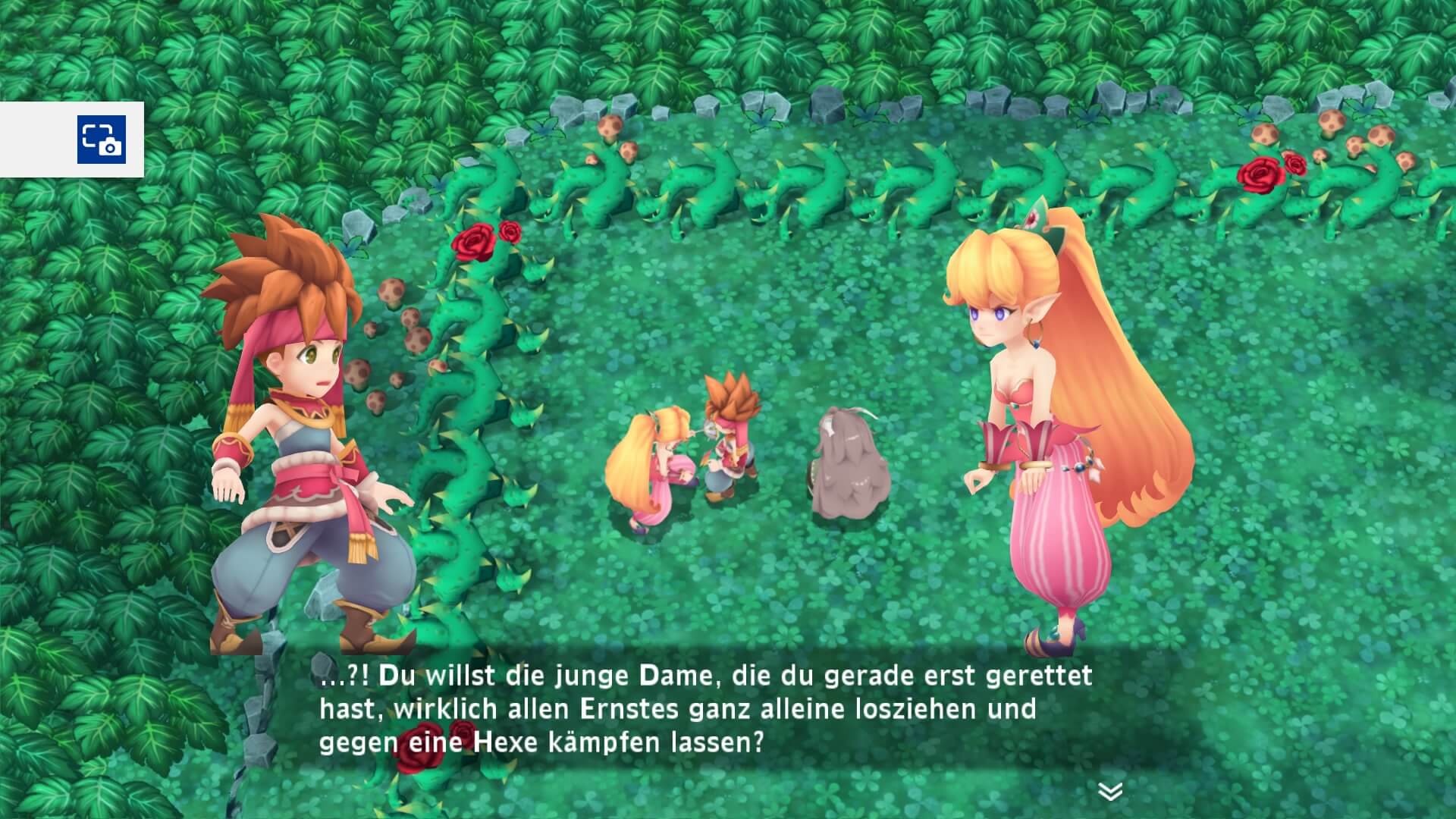This screenshot has height=819, width=1456.
Task: Select the hero's large character portrait
Action: [303, 432]
